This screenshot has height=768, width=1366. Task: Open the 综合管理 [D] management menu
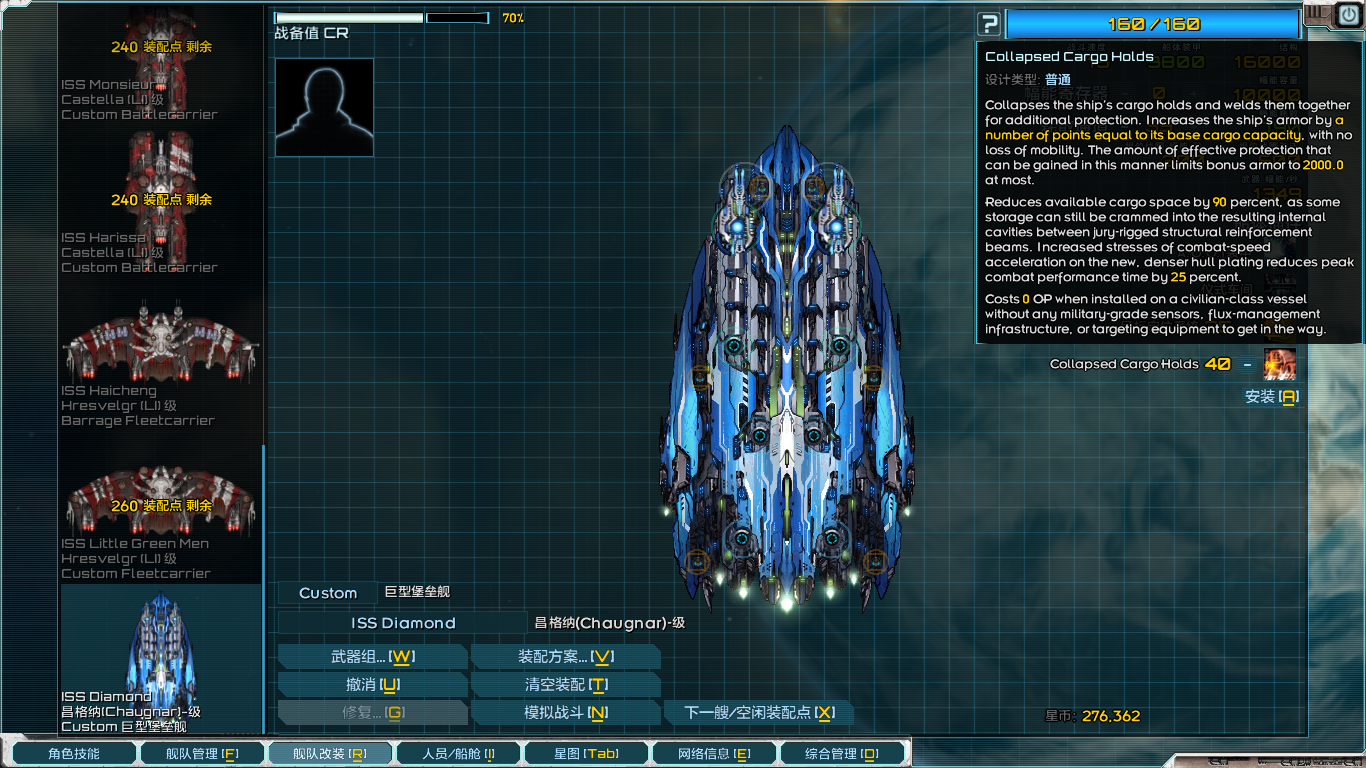point(842,753)
